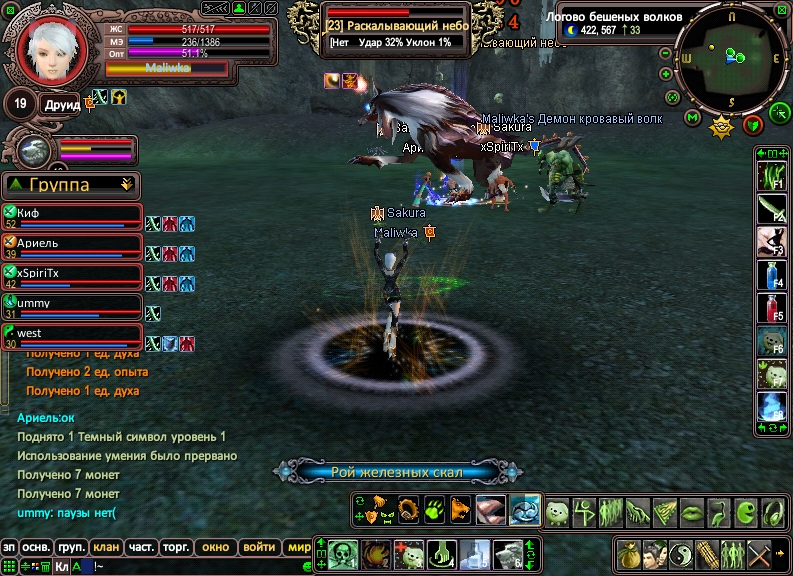Use the blue potion in F4 slot

click(770, 275)
